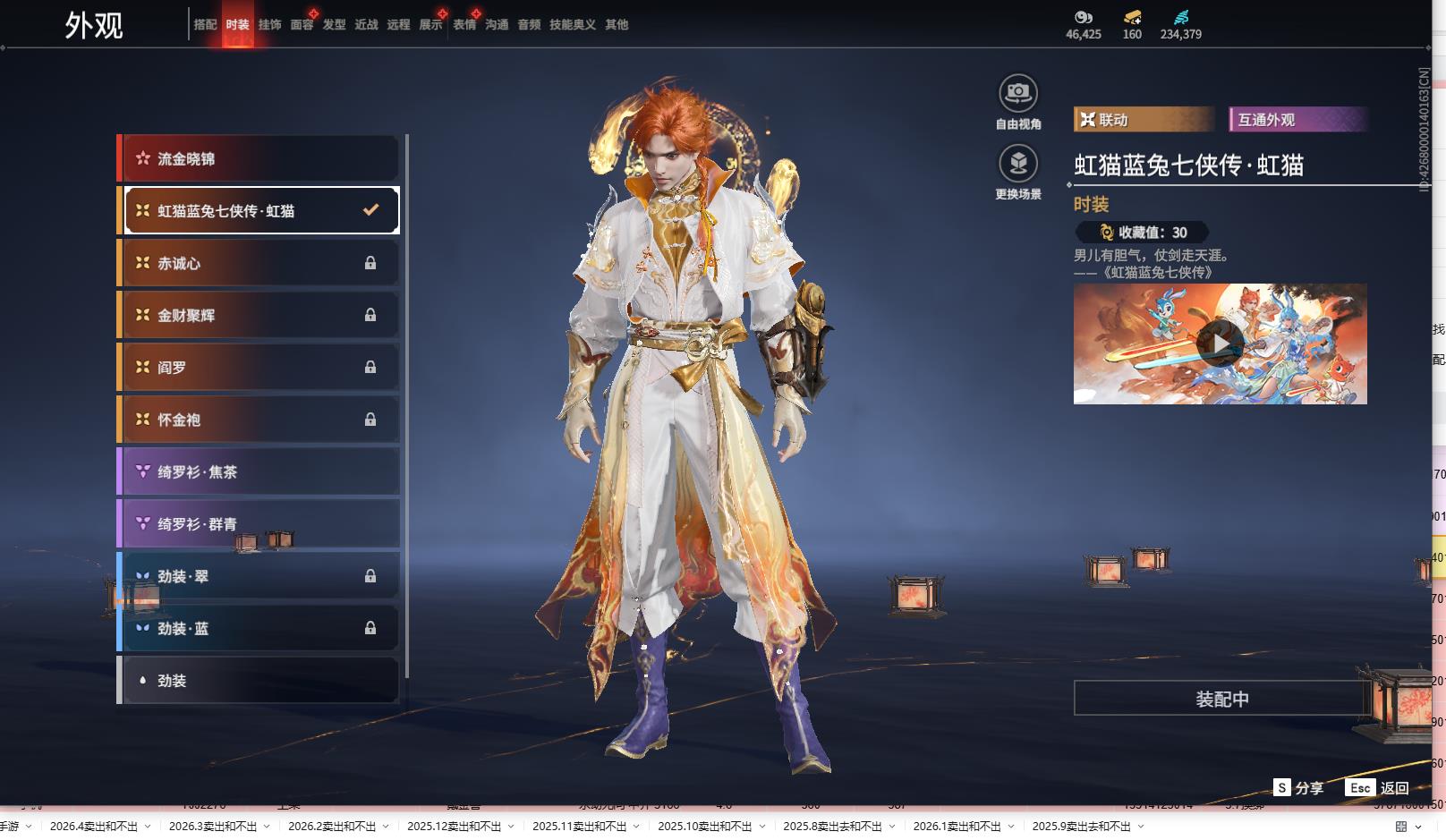Open the 表情 emote tab
This screenshot has height=840, width=1446.
point(464,25)
